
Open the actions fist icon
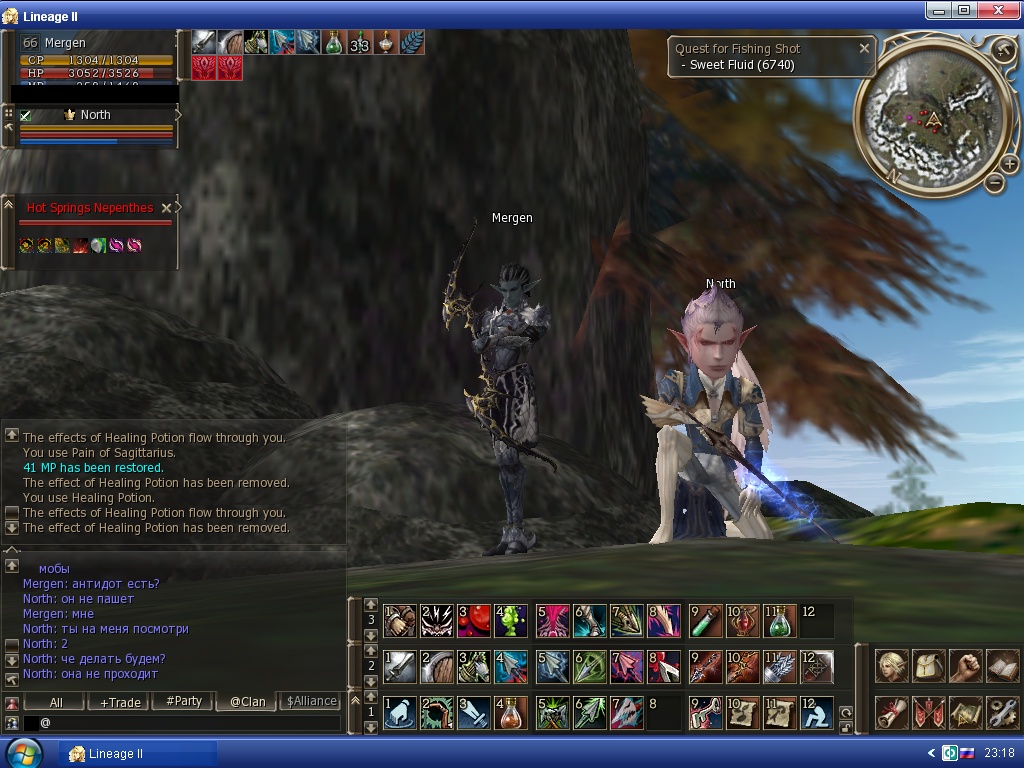[965, 666]
